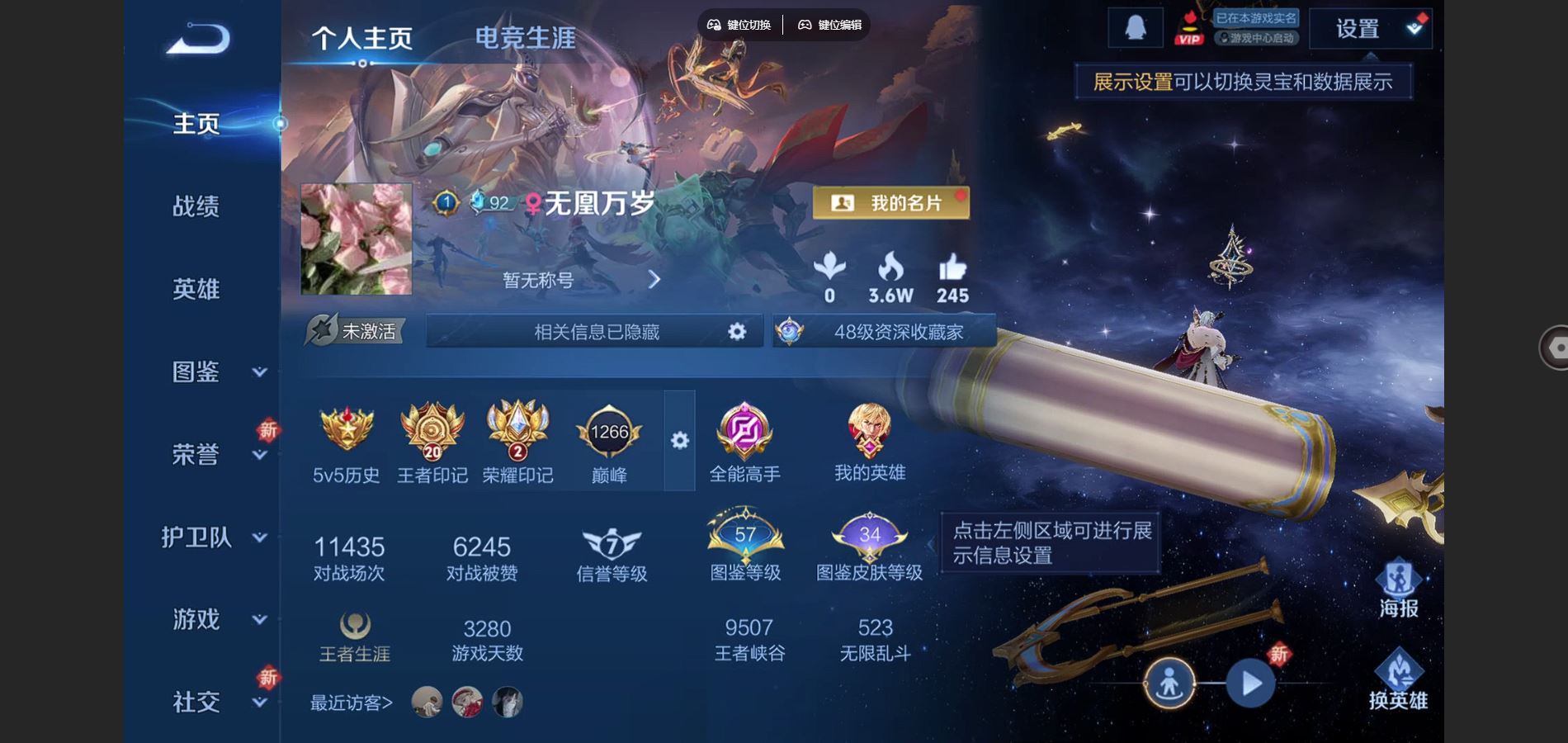Switch to the 电竞生涯 tab

tap(523, 37)
